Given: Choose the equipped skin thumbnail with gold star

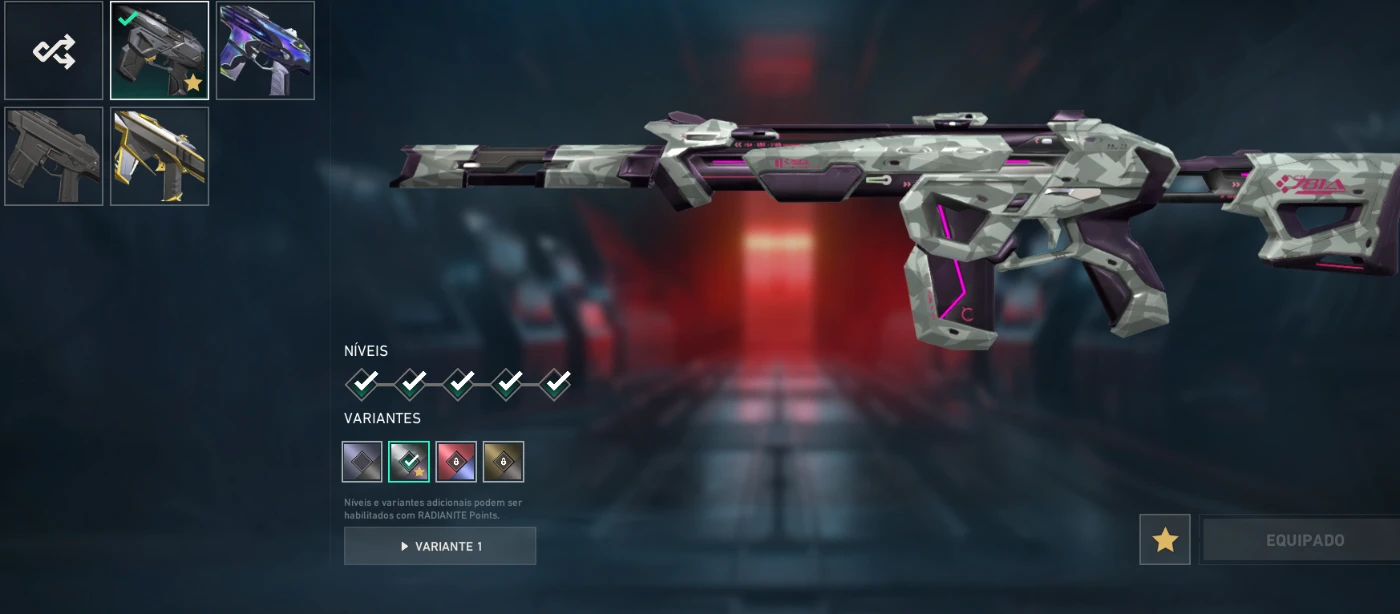Looking at the screenshot, I should pyautogui.click(x=160, y=51).
